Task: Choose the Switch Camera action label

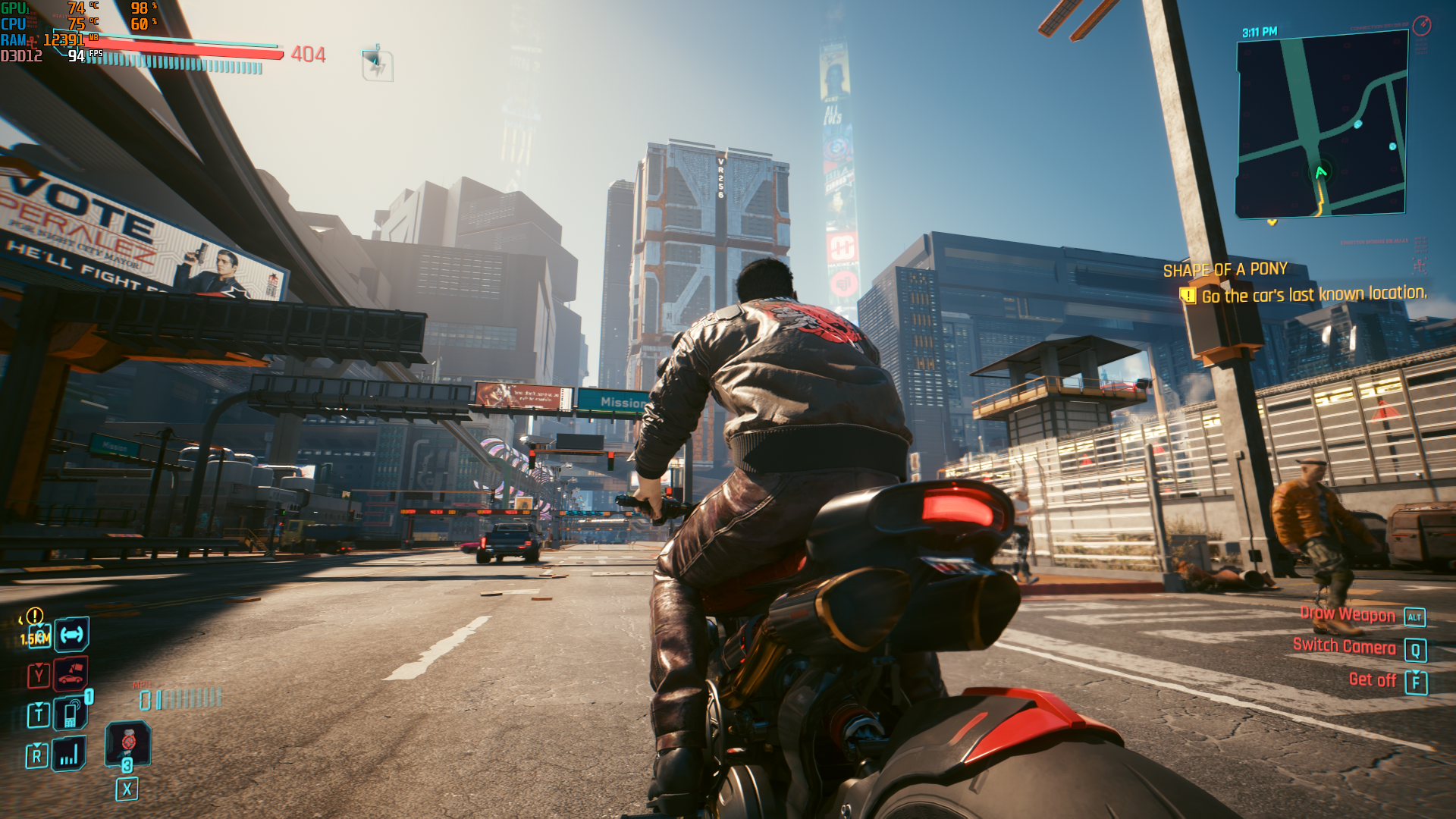Action: (1344, 646)
